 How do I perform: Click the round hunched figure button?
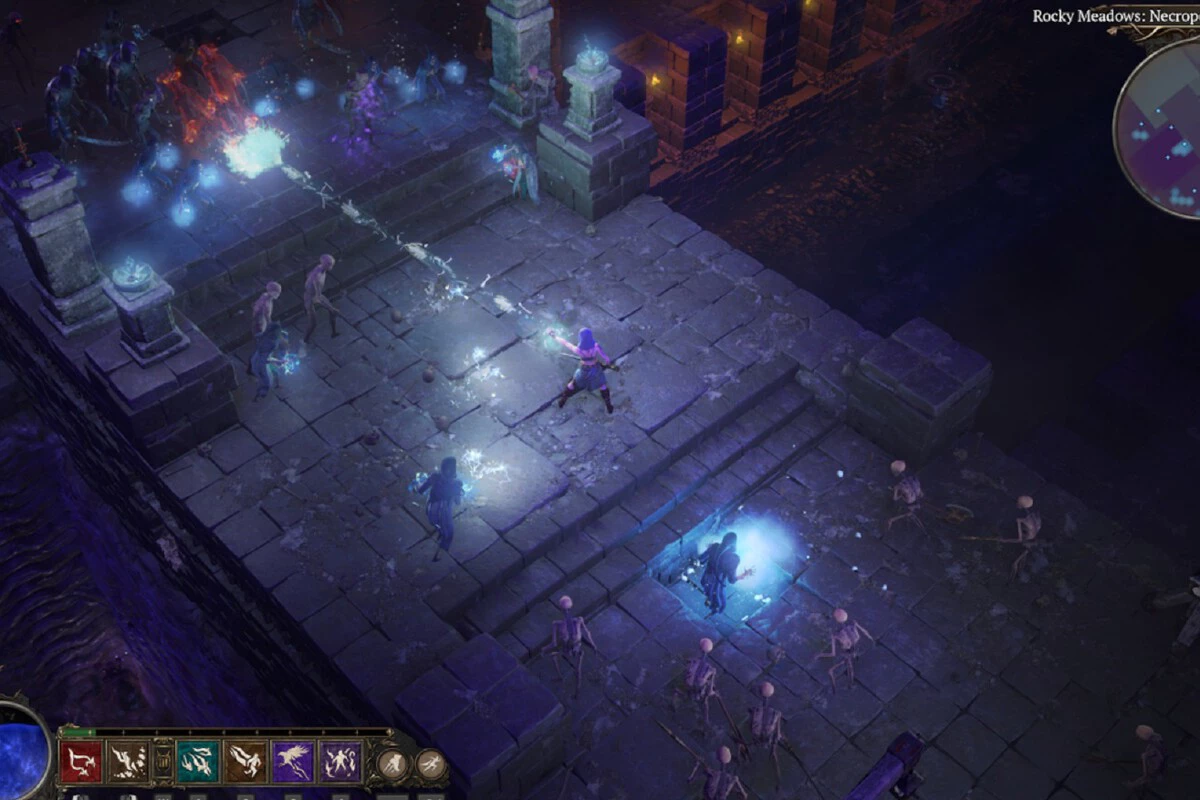tap(393, 765)
